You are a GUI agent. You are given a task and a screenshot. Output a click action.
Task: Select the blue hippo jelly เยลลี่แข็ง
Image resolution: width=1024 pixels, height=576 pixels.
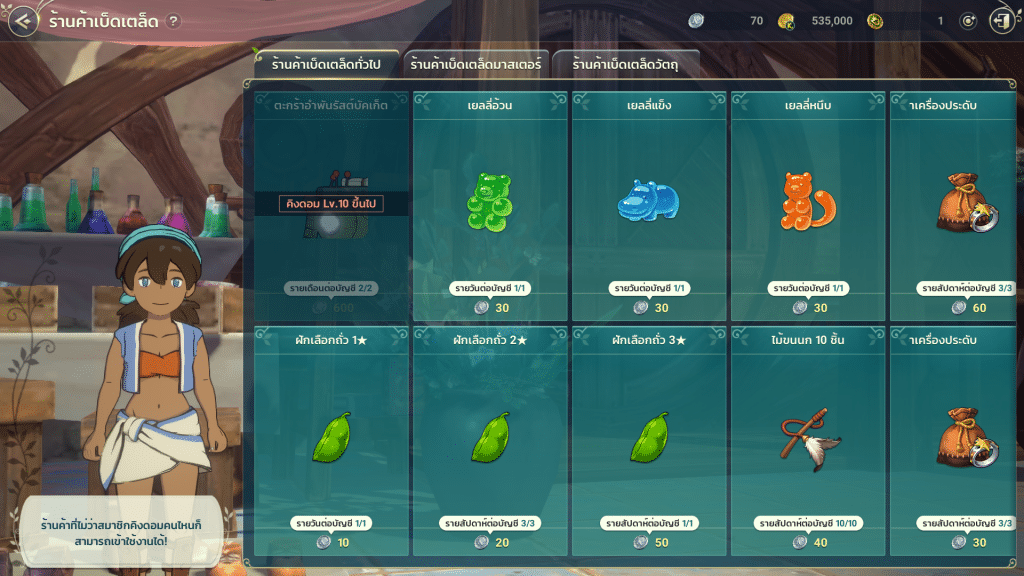(x=648, y=200)
